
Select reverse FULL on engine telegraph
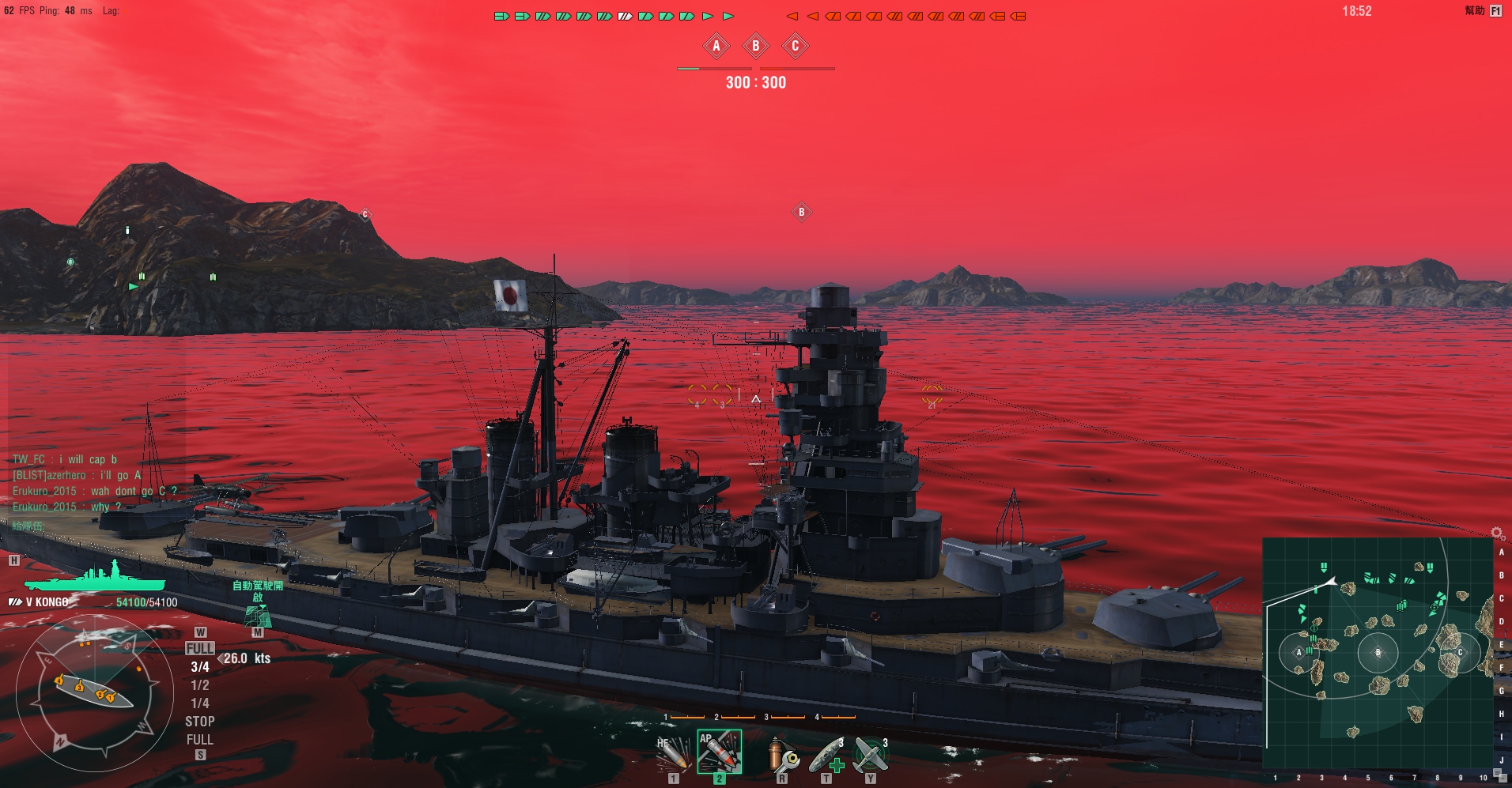(199, 740)
